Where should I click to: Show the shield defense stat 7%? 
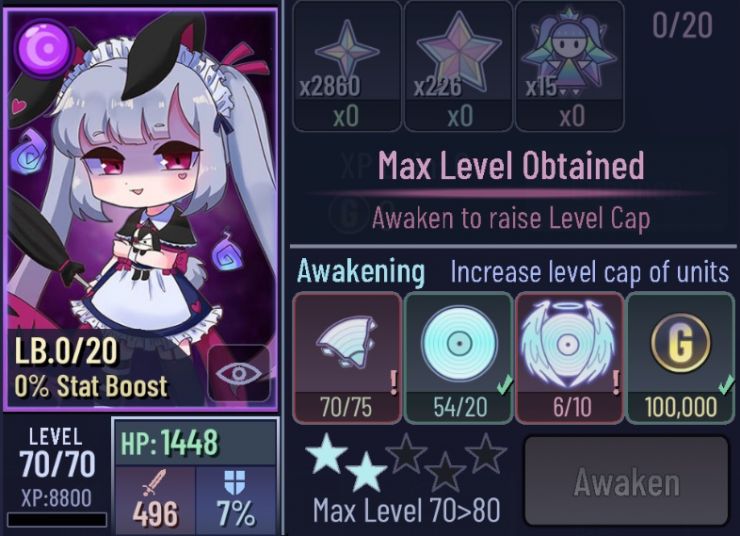click(x=238, y=498)
